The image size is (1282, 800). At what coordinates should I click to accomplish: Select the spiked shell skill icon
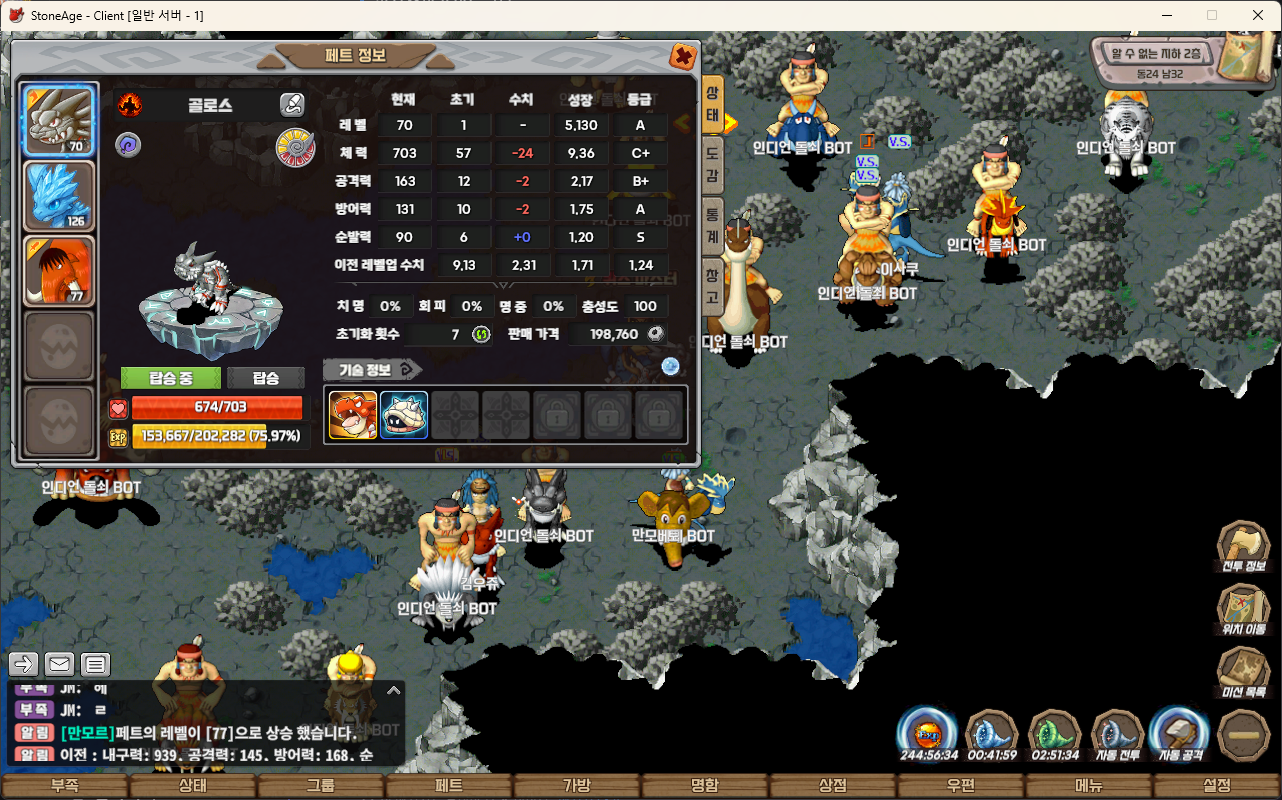[404, 415]
